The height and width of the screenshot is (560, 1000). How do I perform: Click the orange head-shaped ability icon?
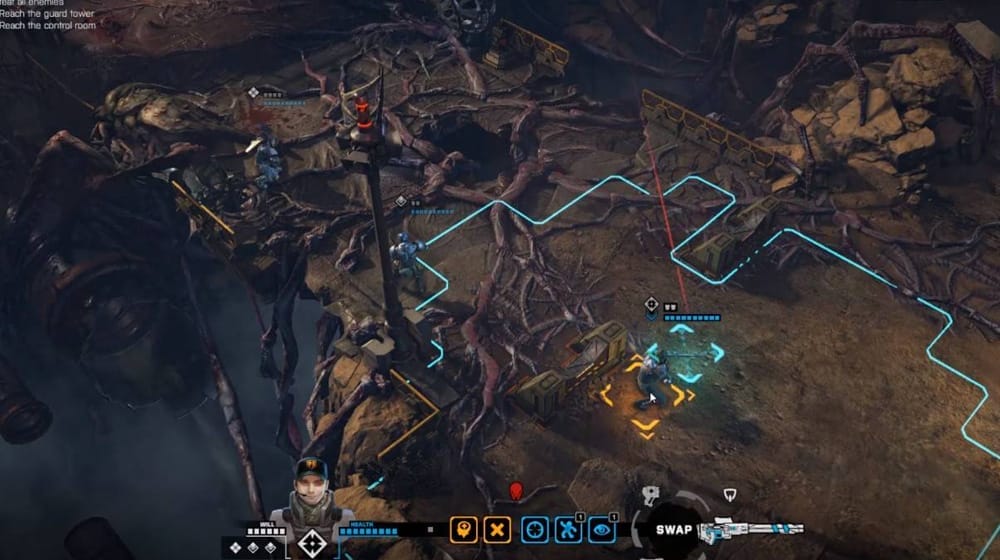pyautogui.click(x=462, y=530)
